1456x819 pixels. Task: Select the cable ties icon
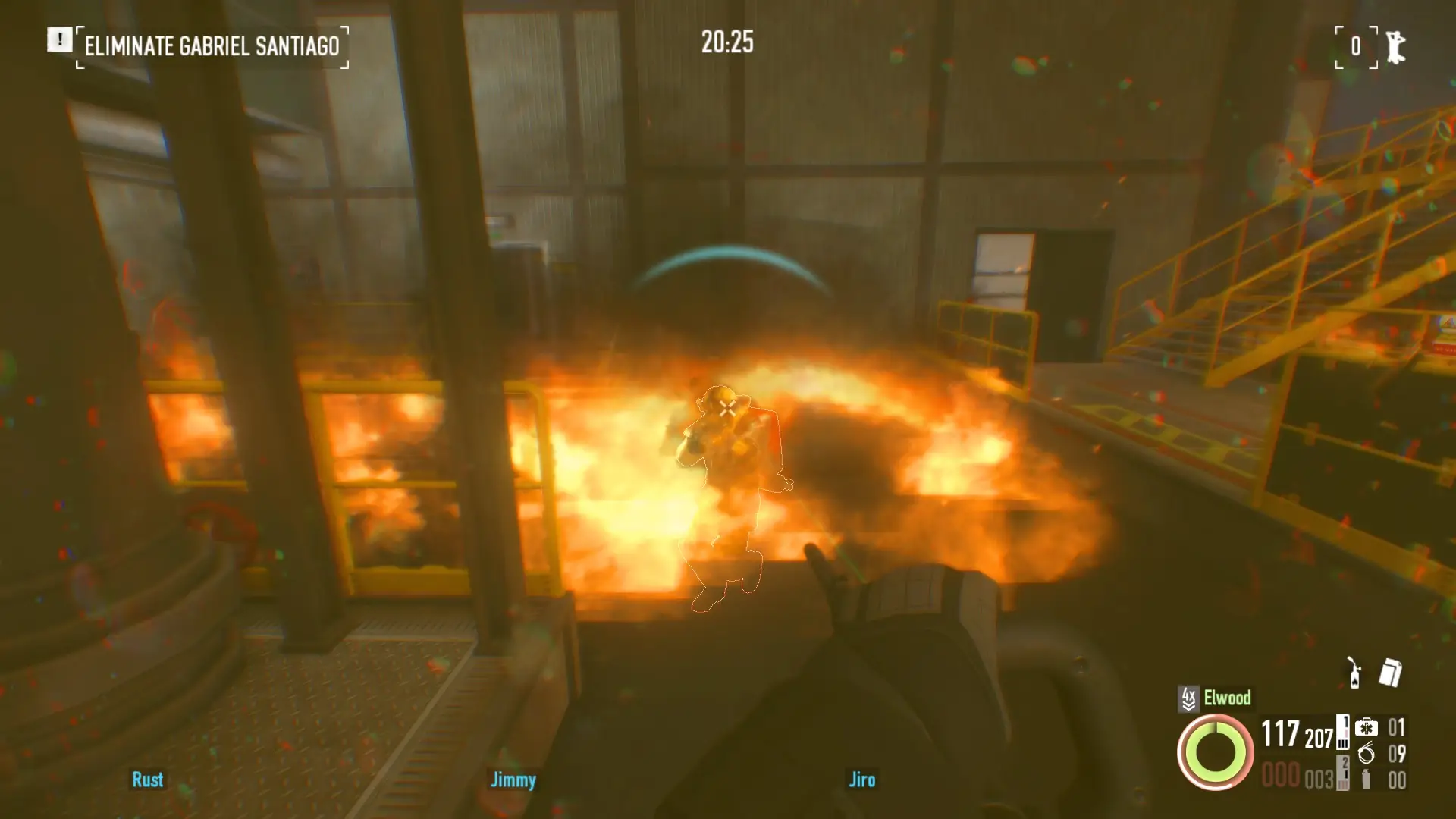click(1367, 753)
